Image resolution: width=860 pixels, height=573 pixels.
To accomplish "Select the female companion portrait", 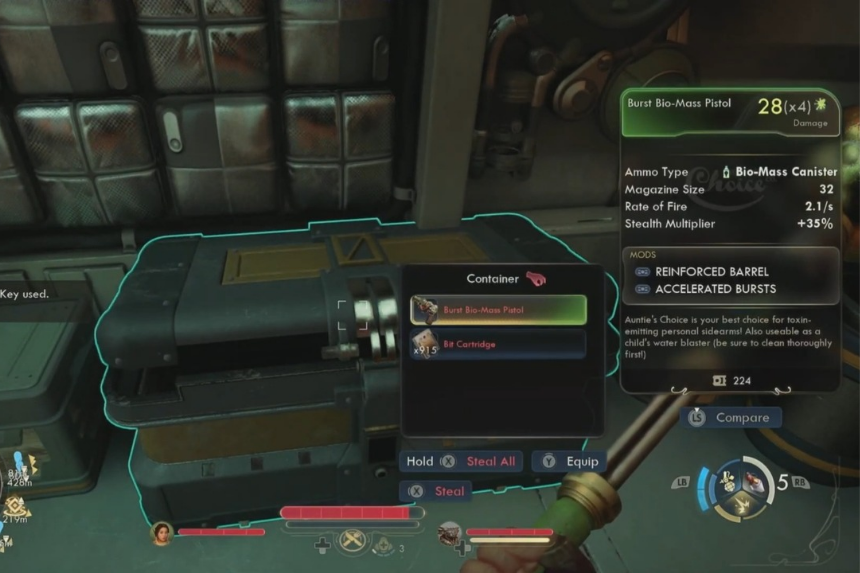I will [162, 532].
